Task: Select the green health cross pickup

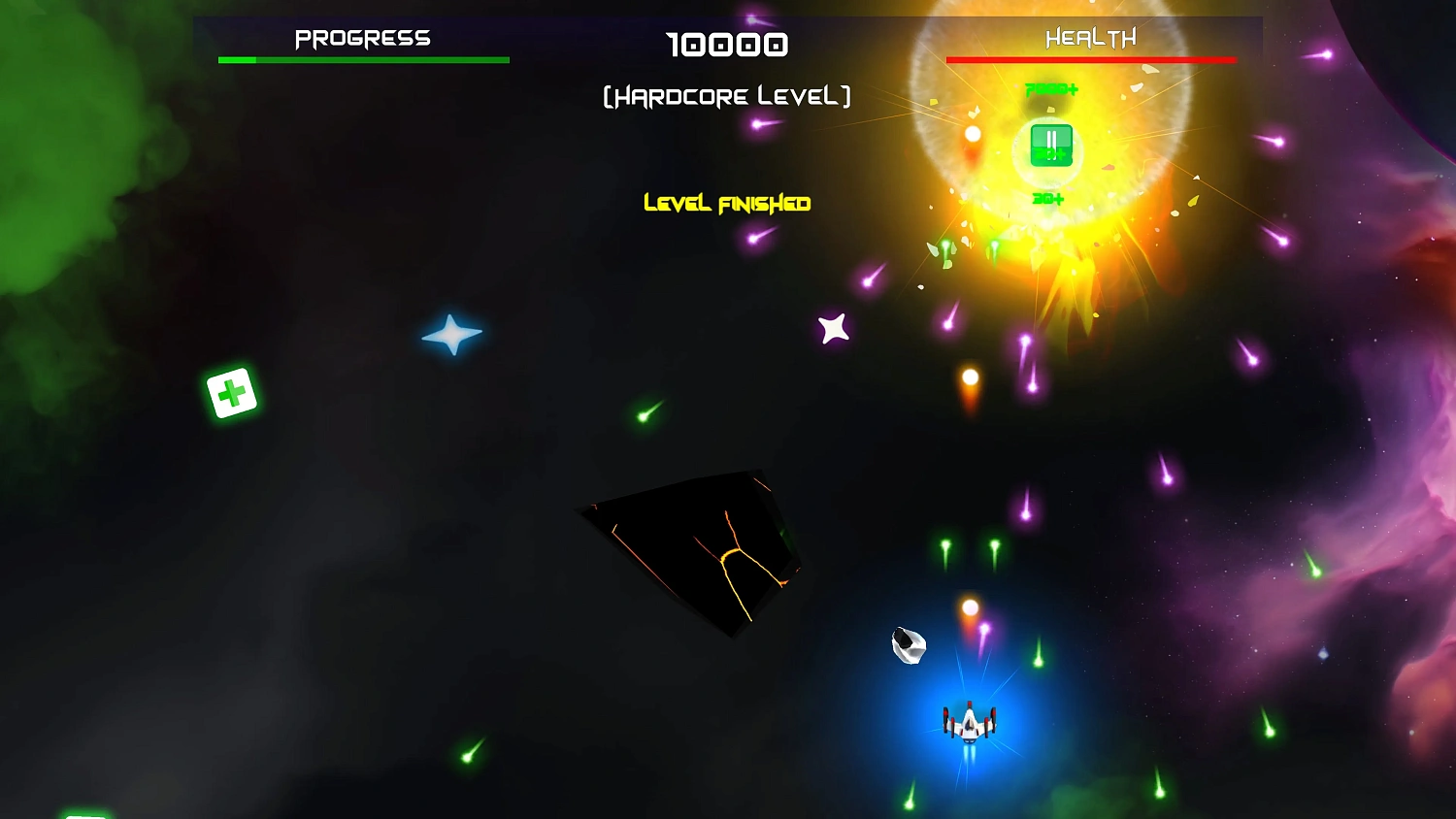Action: (230, 392)
